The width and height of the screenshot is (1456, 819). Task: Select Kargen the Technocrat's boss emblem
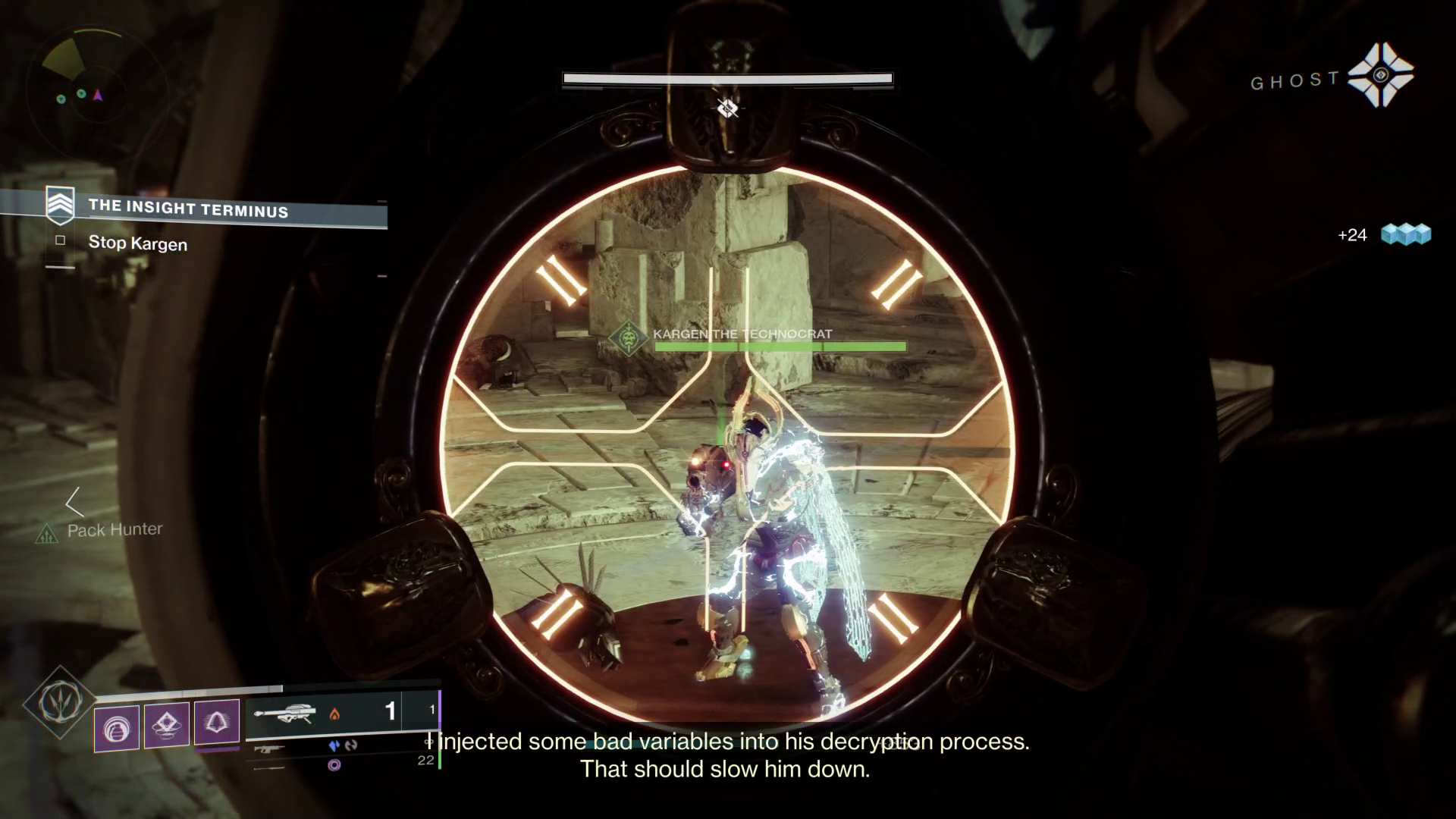[x=629, y=338]
